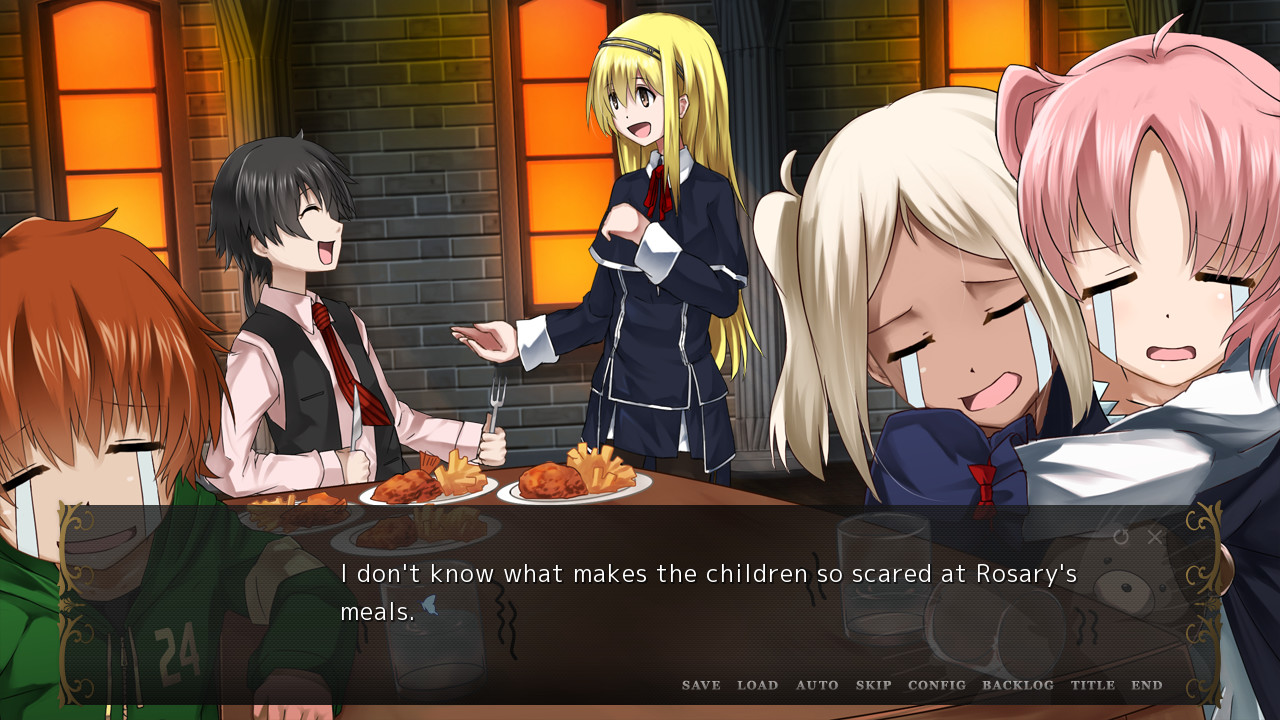
Task: Return to the TITLE screen
Action: 1092,685
